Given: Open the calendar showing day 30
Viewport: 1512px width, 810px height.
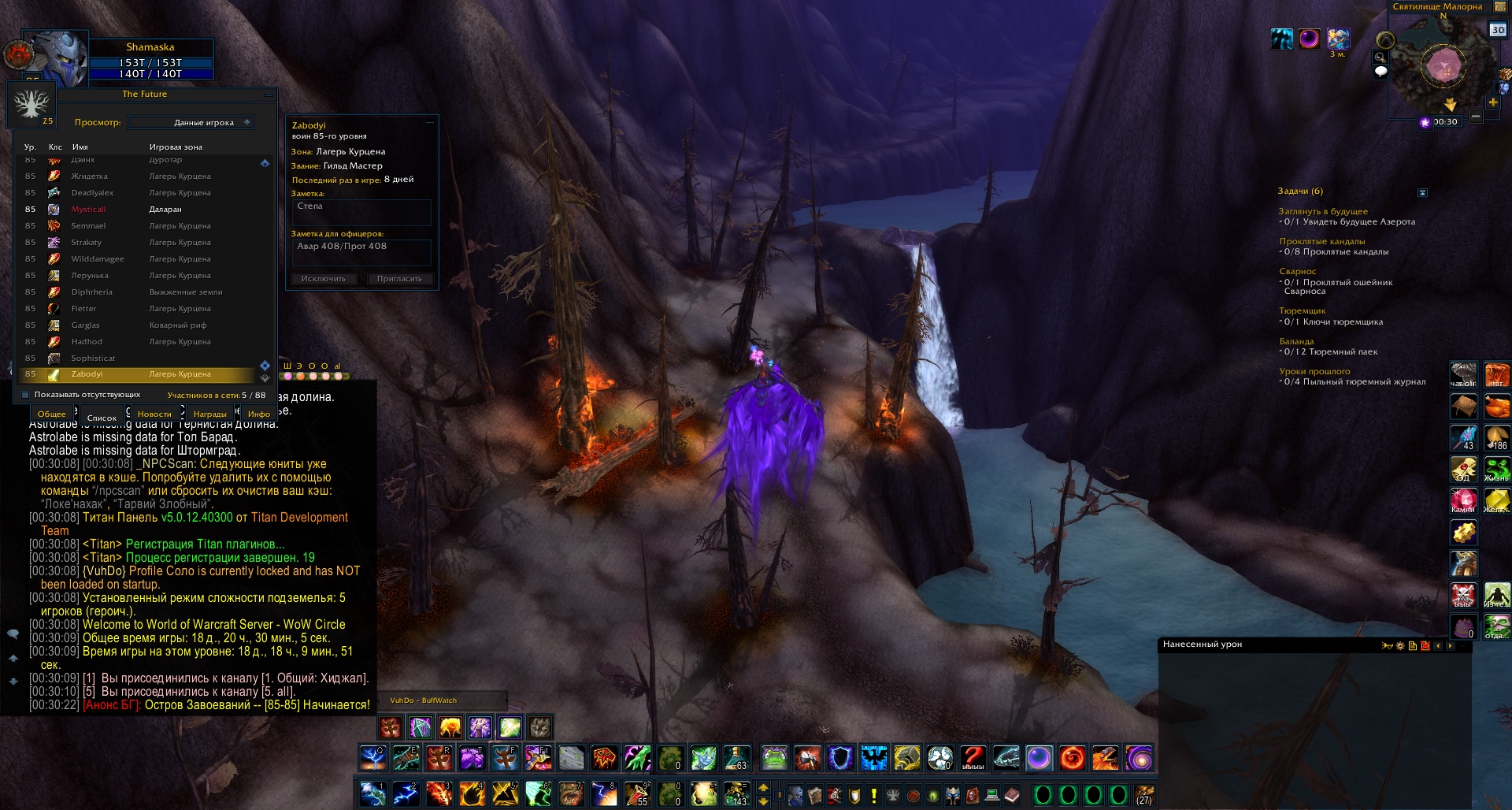Looking at the screenshot, I should point(1497,30).
